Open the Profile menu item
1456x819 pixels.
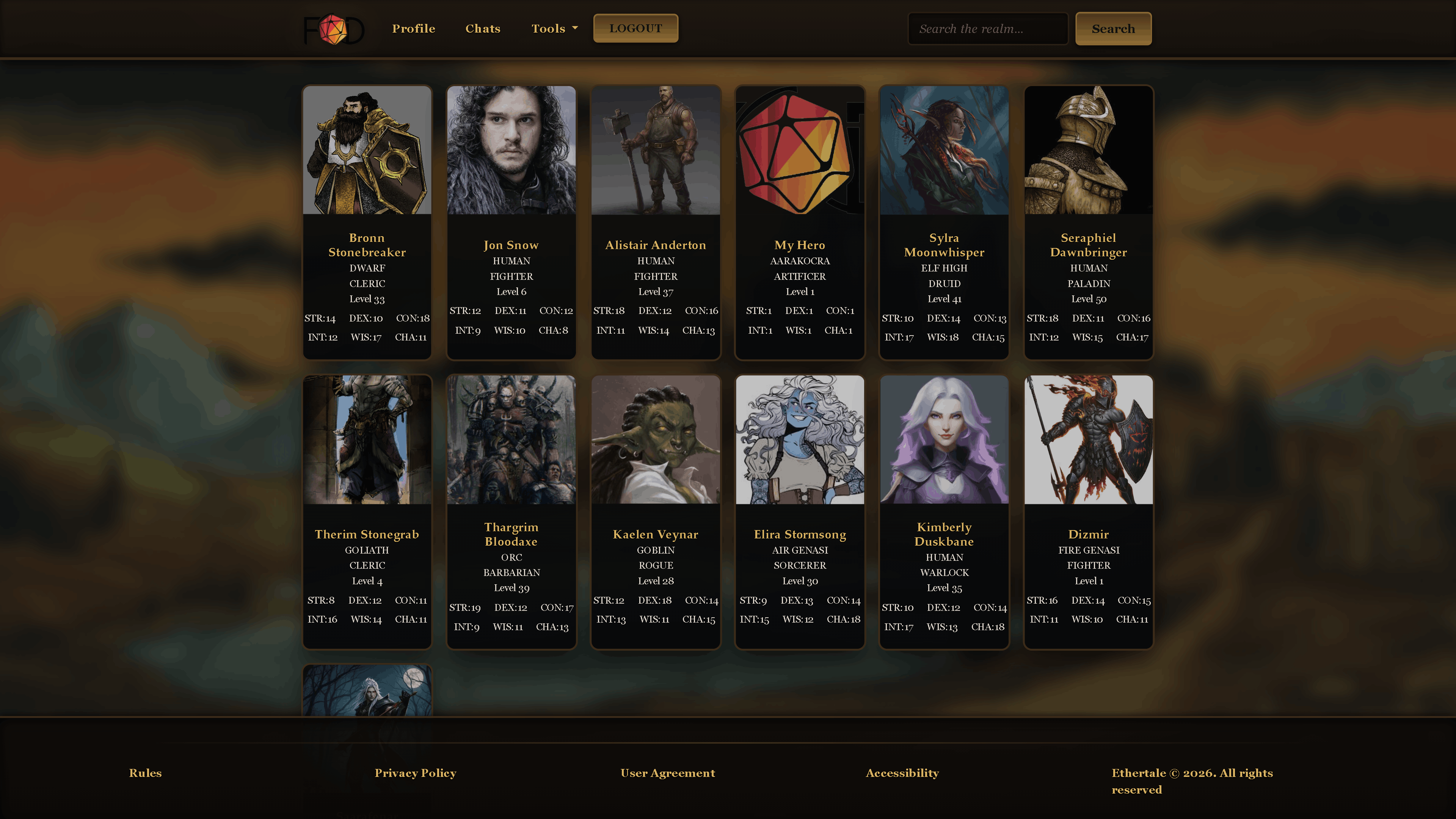pyautogui.click(x=413, y=28)
